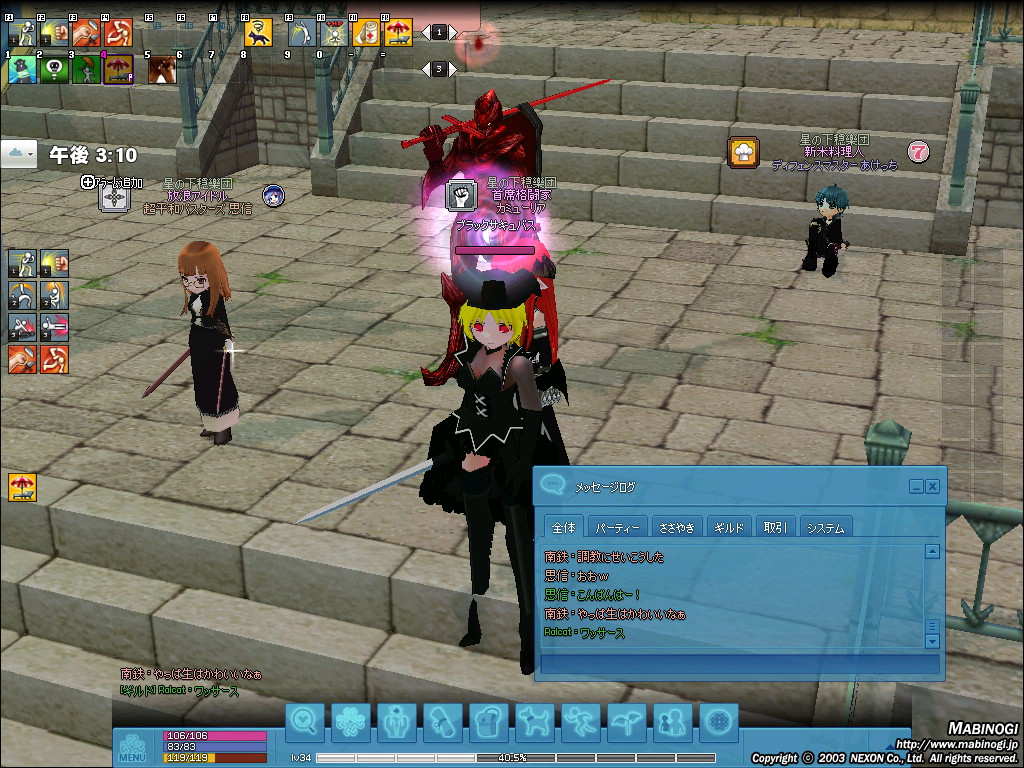Minimize the message log window
Viewport: 1024px width, 768px height.
(916, 486)
